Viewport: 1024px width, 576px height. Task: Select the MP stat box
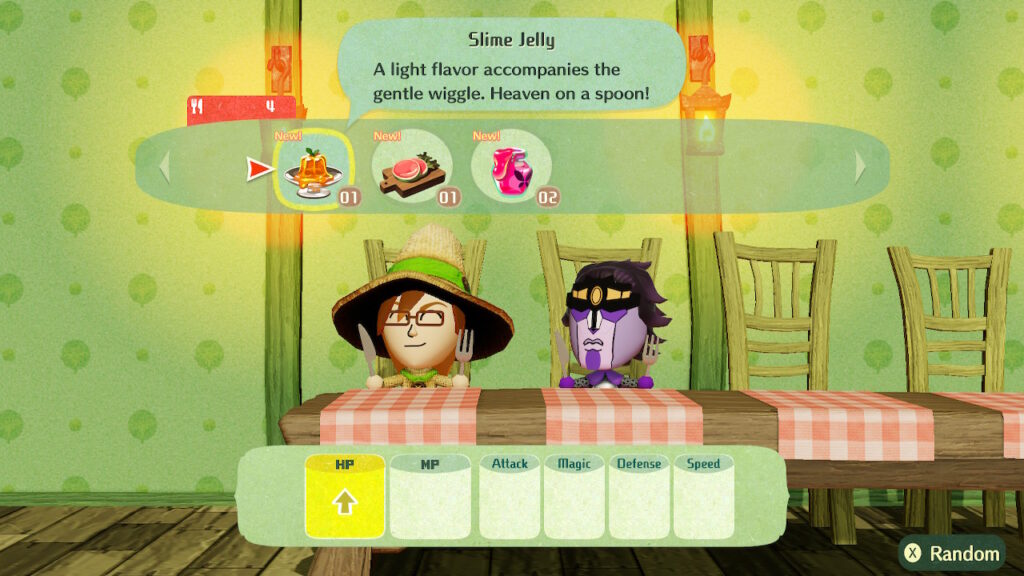click(x=430, y=496)
